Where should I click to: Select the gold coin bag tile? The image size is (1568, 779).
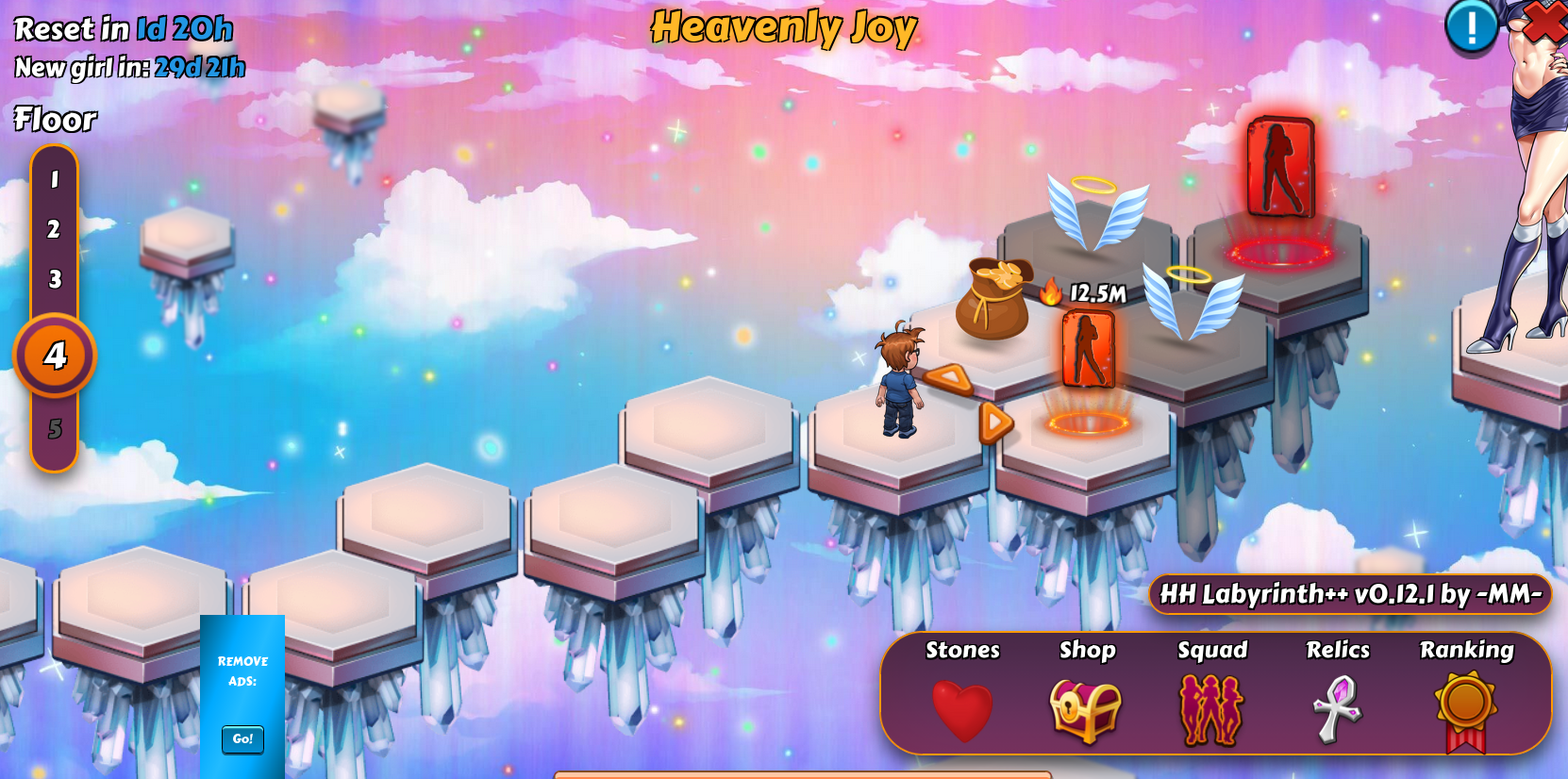click(993, 299)
